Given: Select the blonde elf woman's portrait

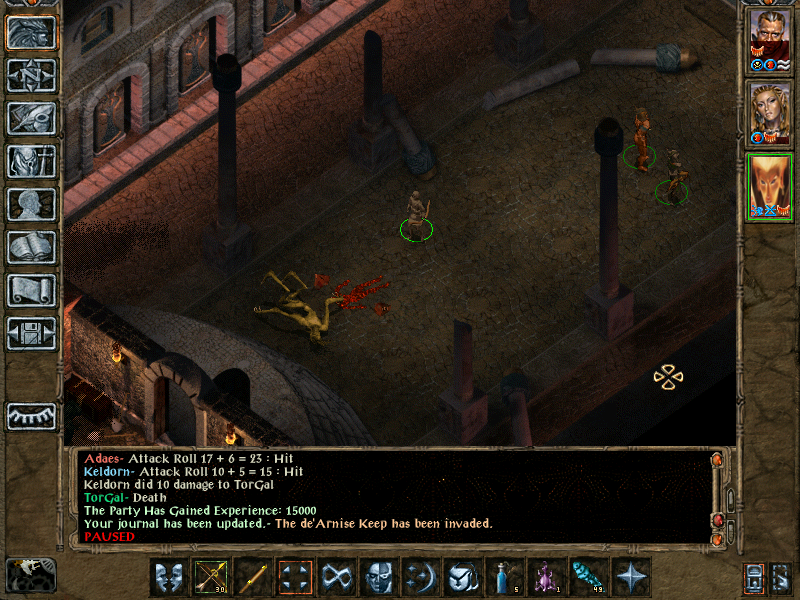Looking at the screenshot, I should [x=769, y=113].
